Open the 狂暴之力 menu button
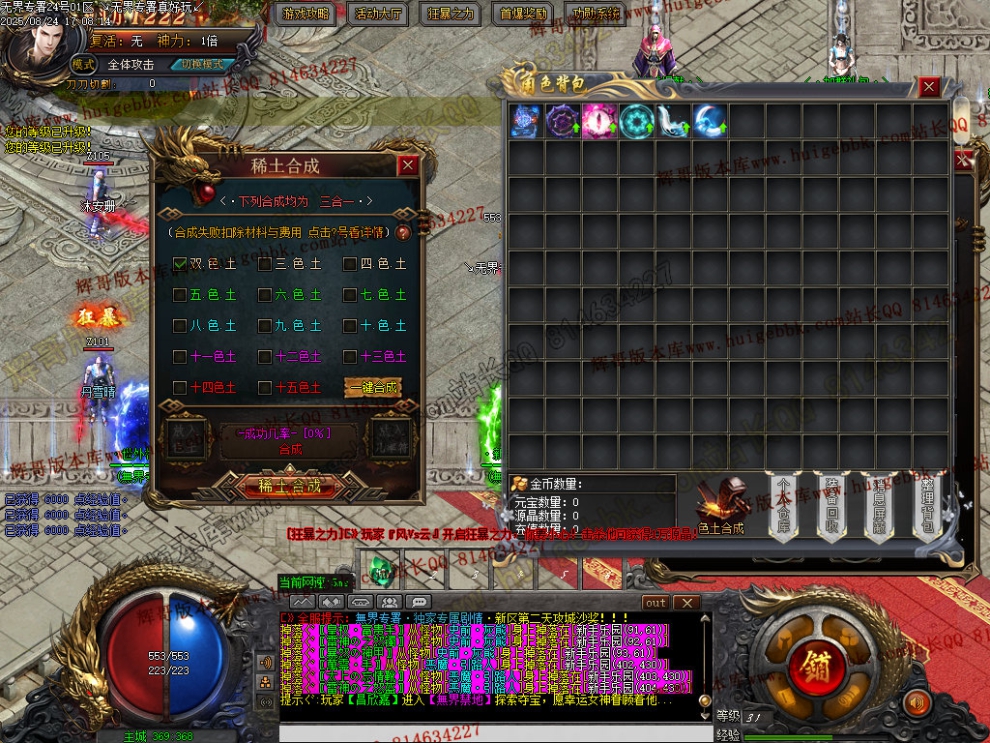The width and height of the screenshot is (990, 743). pos(451,14)
